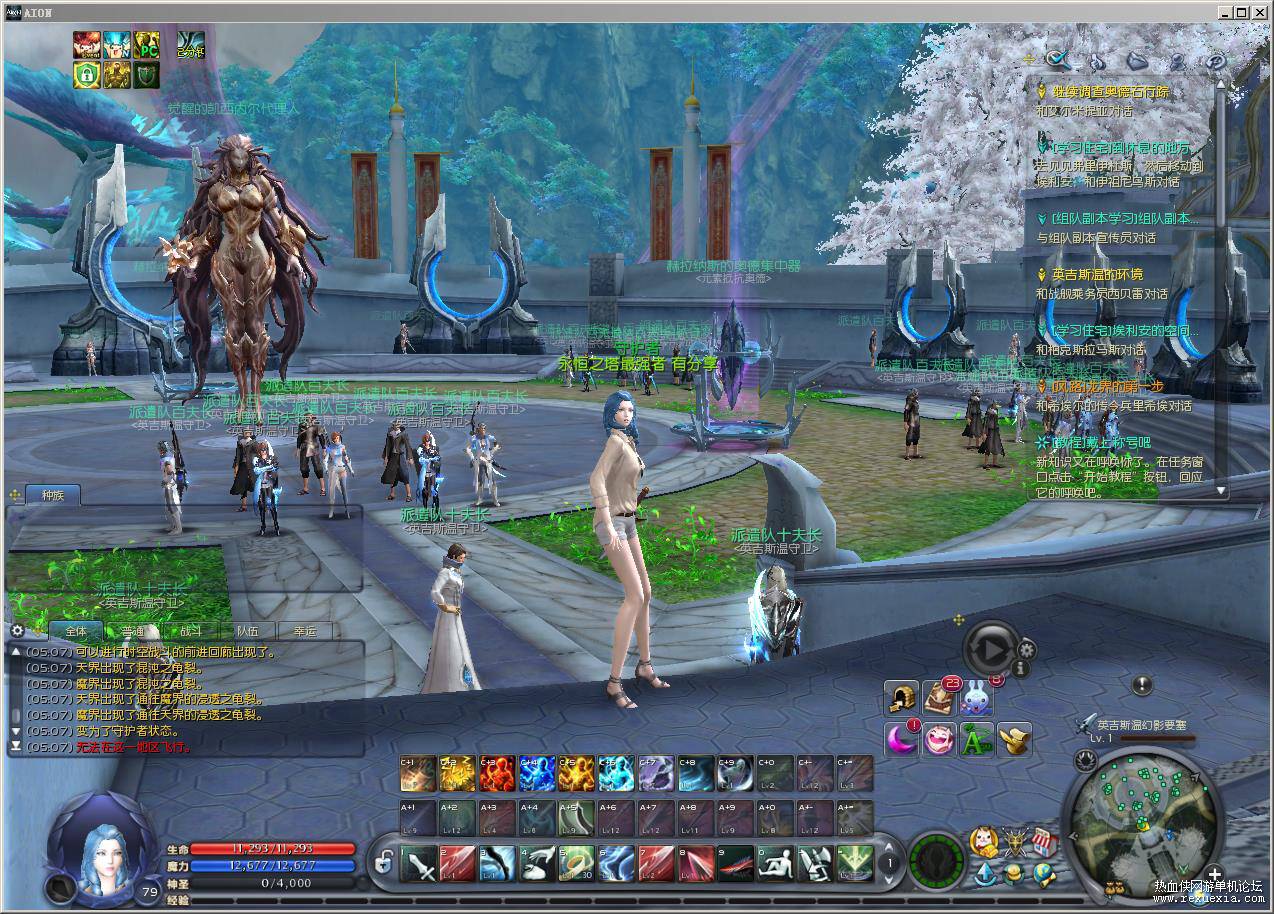Click the pink crescent moon icon
The width and height of the screenshot is (1274, 914).
(x=902, y=739)
